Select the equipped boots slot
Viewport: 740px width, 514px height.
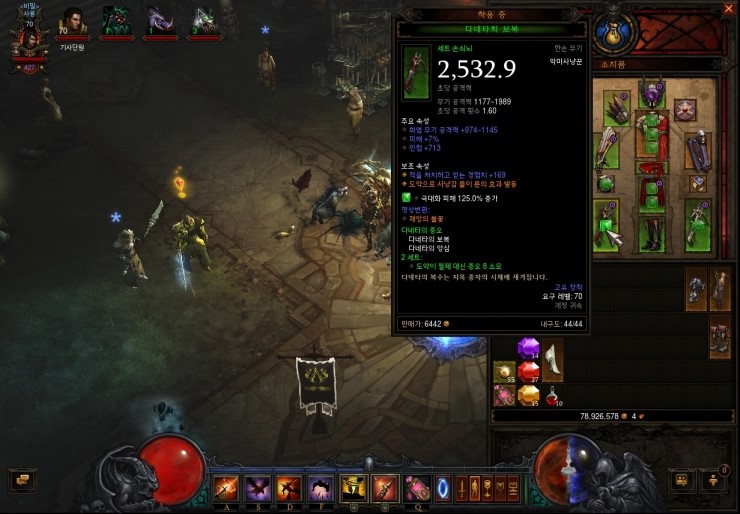click(x=652, y=232)
